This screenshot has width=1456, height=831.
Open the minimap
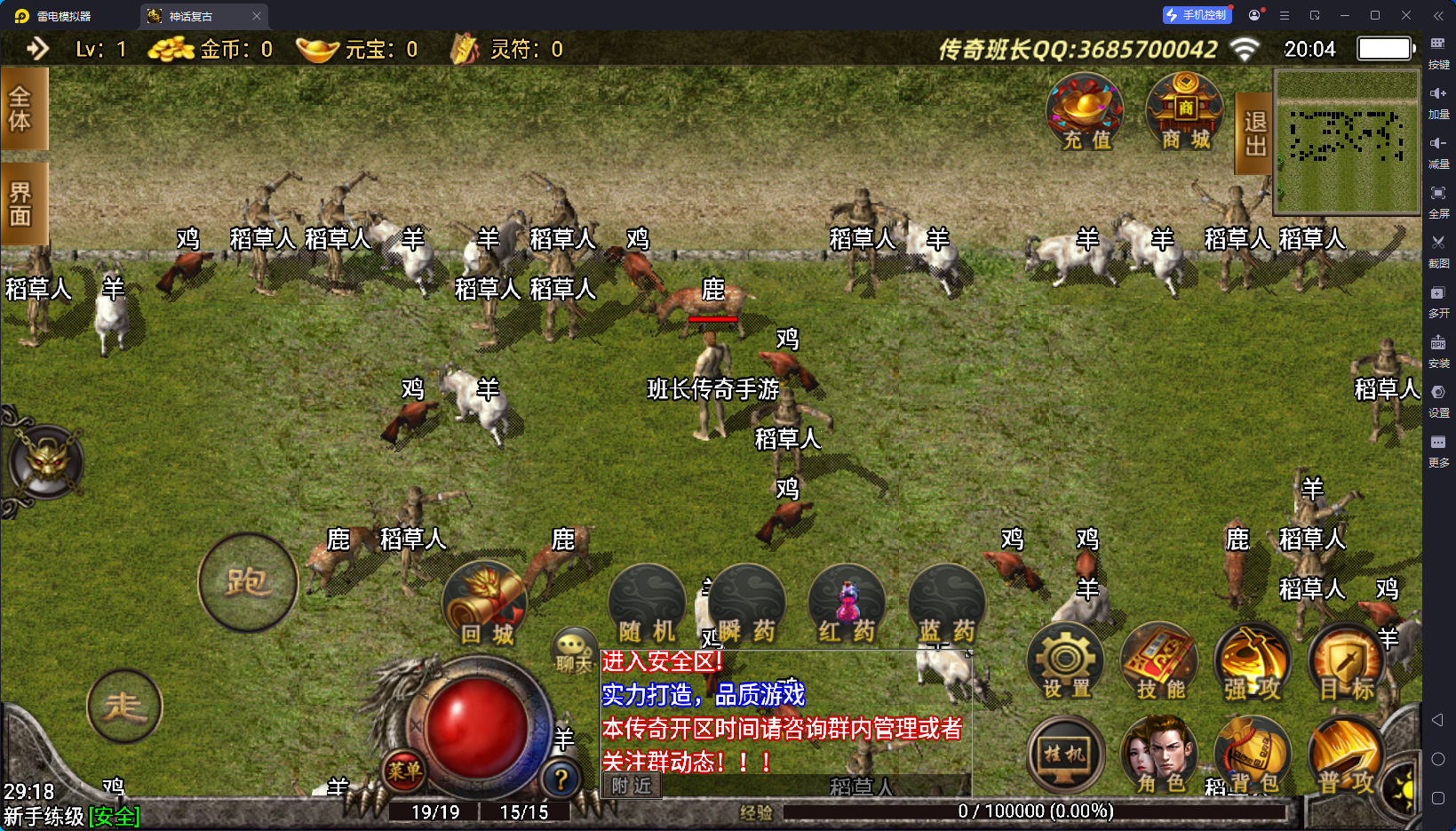pos(1347,142)
